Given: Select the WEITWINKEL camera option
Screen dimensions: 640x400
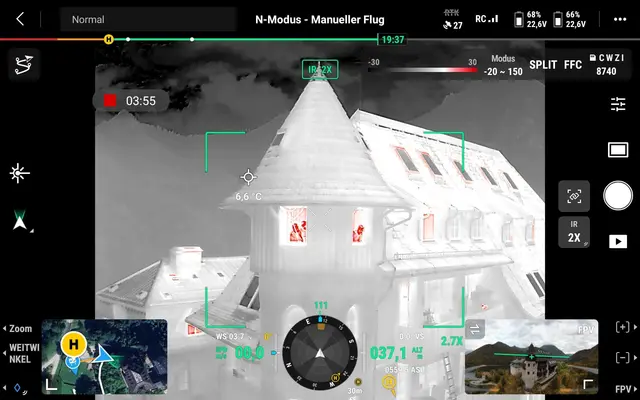Looking at the screenshot, I should click(x=20, y=355).
